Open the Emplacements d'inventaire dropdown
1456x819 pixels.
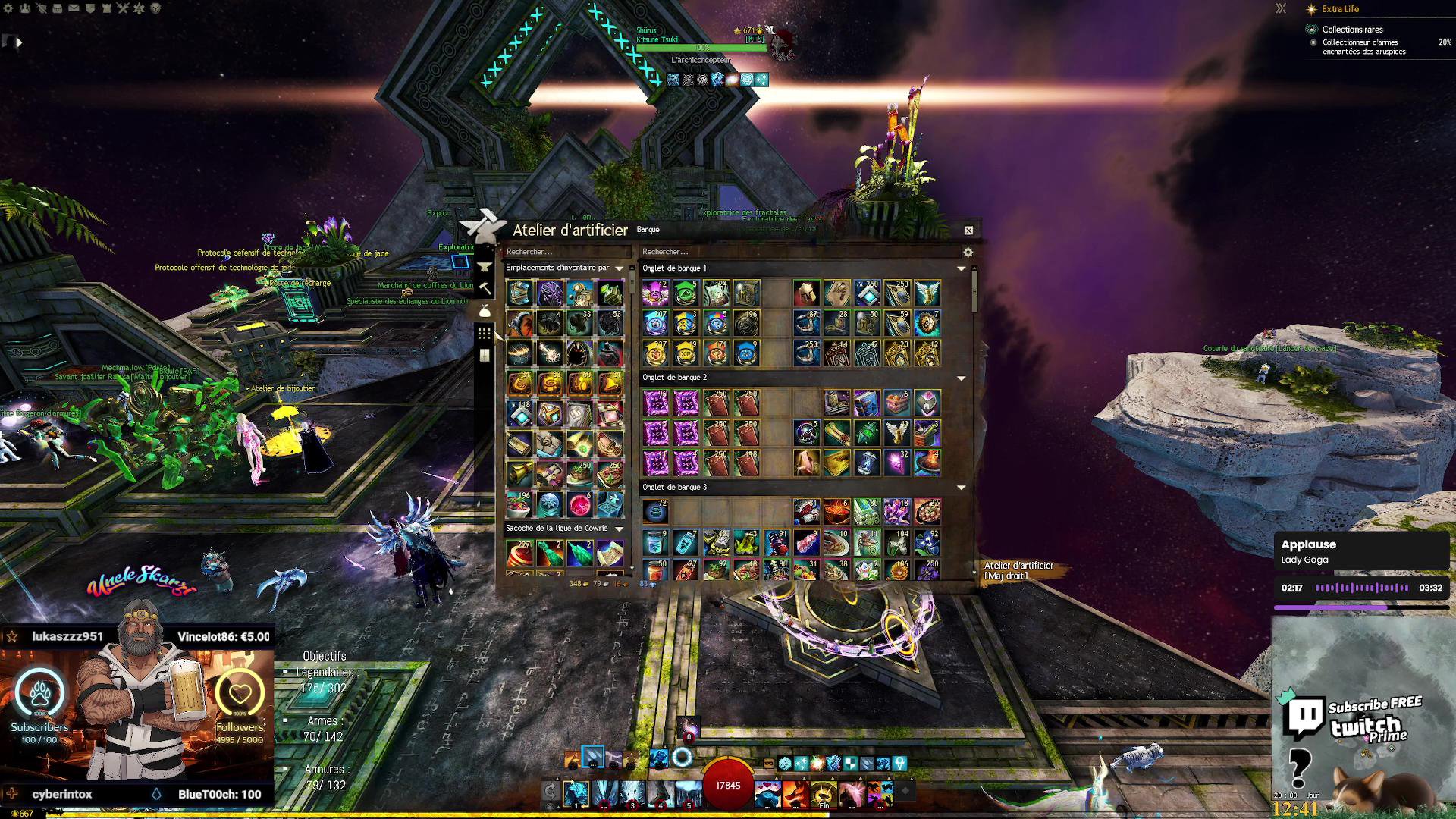(619, 268)
